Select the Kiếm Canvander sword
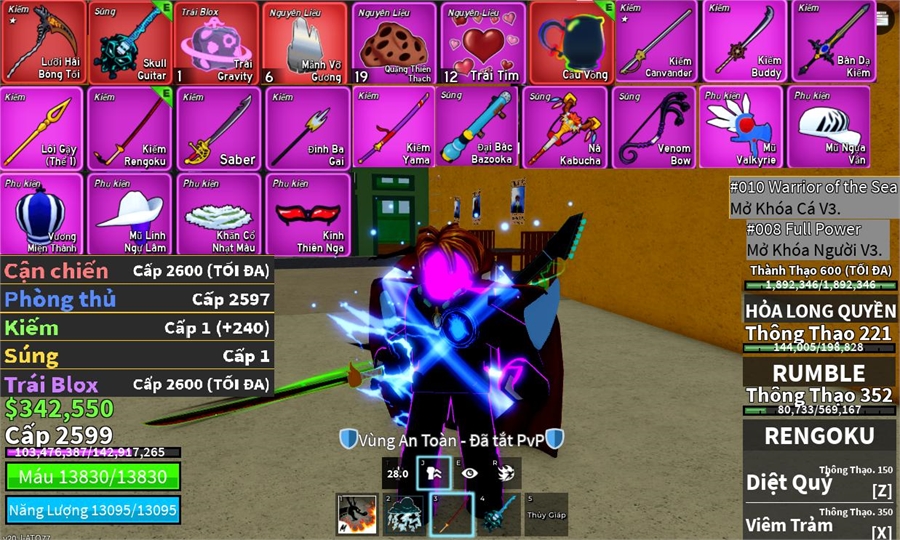The width and height of the screenshot is (900, 540). click(657, 42)
